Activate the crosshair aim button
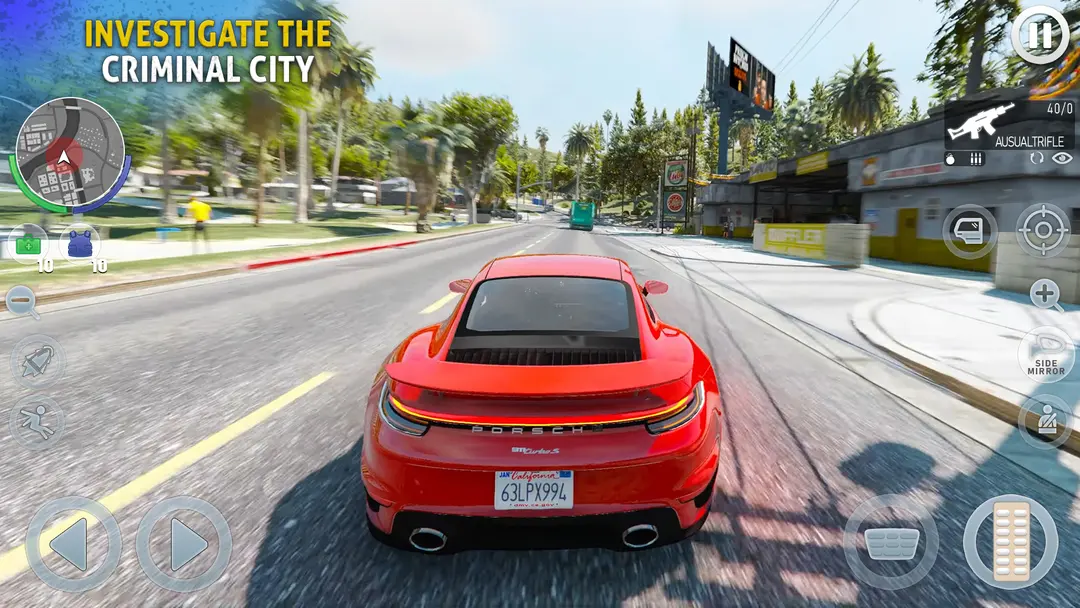Image resolution: width=1080 pixels, height=608 pixels. coord(1043,230)
